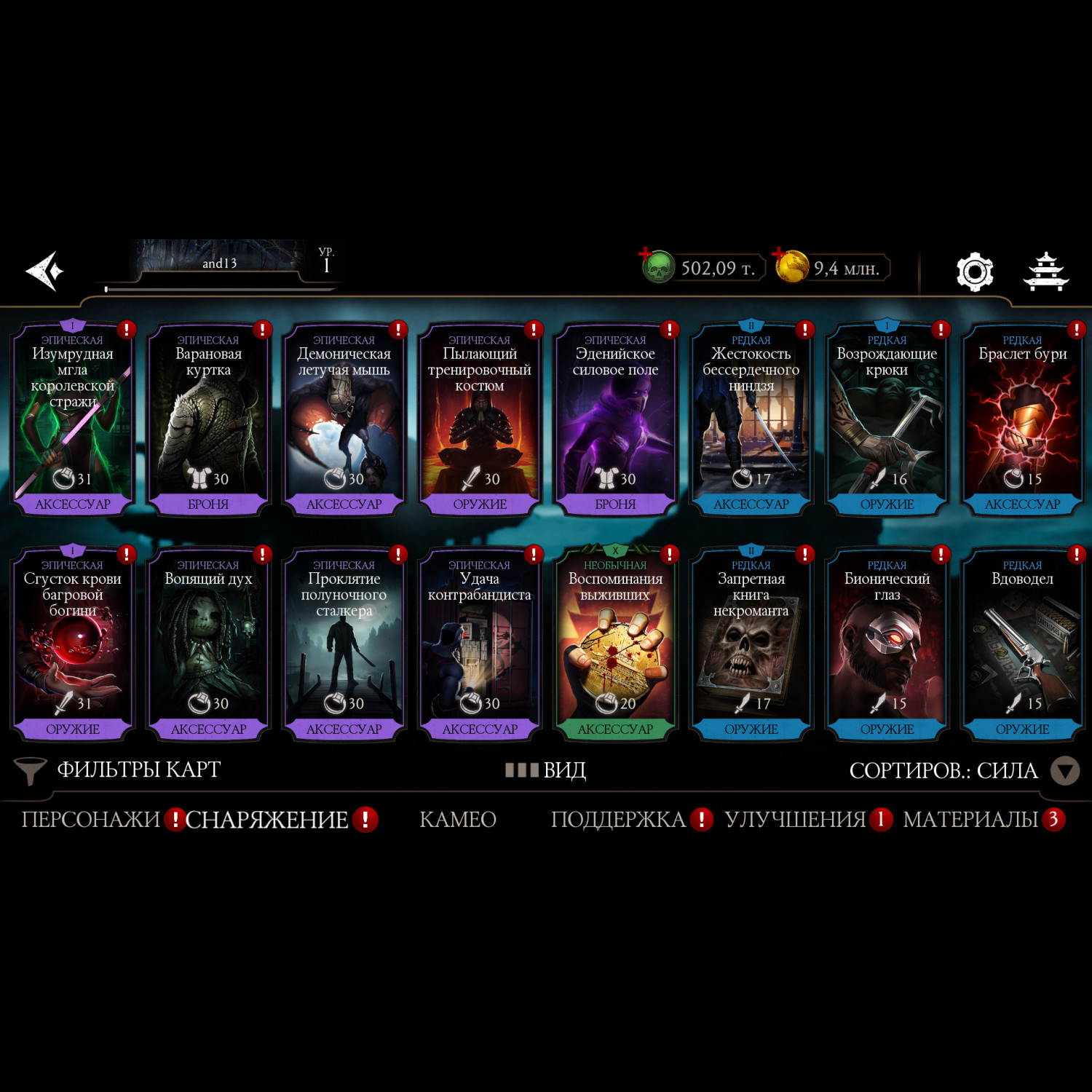1092x1092 pixels.
Task: Select the Браслет бури accessory card
Action: [x=1022, y=419]
